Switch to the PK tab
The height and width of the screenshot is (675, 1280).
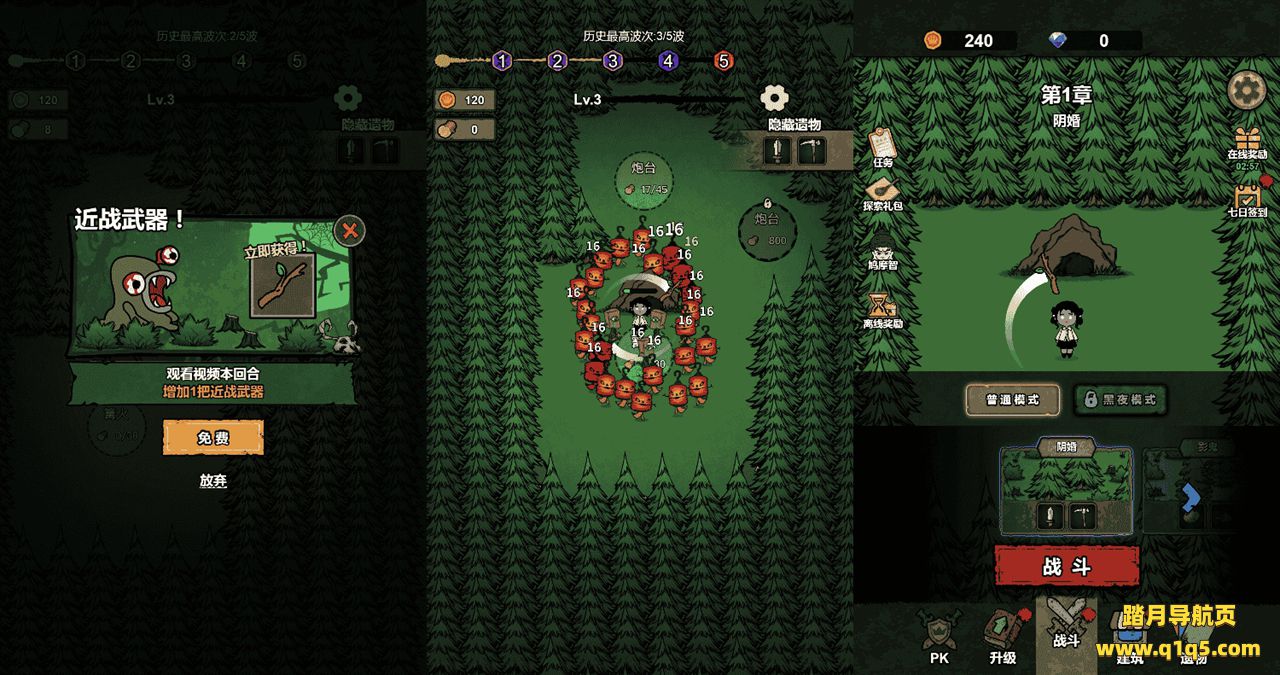pyautogui.click(x=939, y=637)
